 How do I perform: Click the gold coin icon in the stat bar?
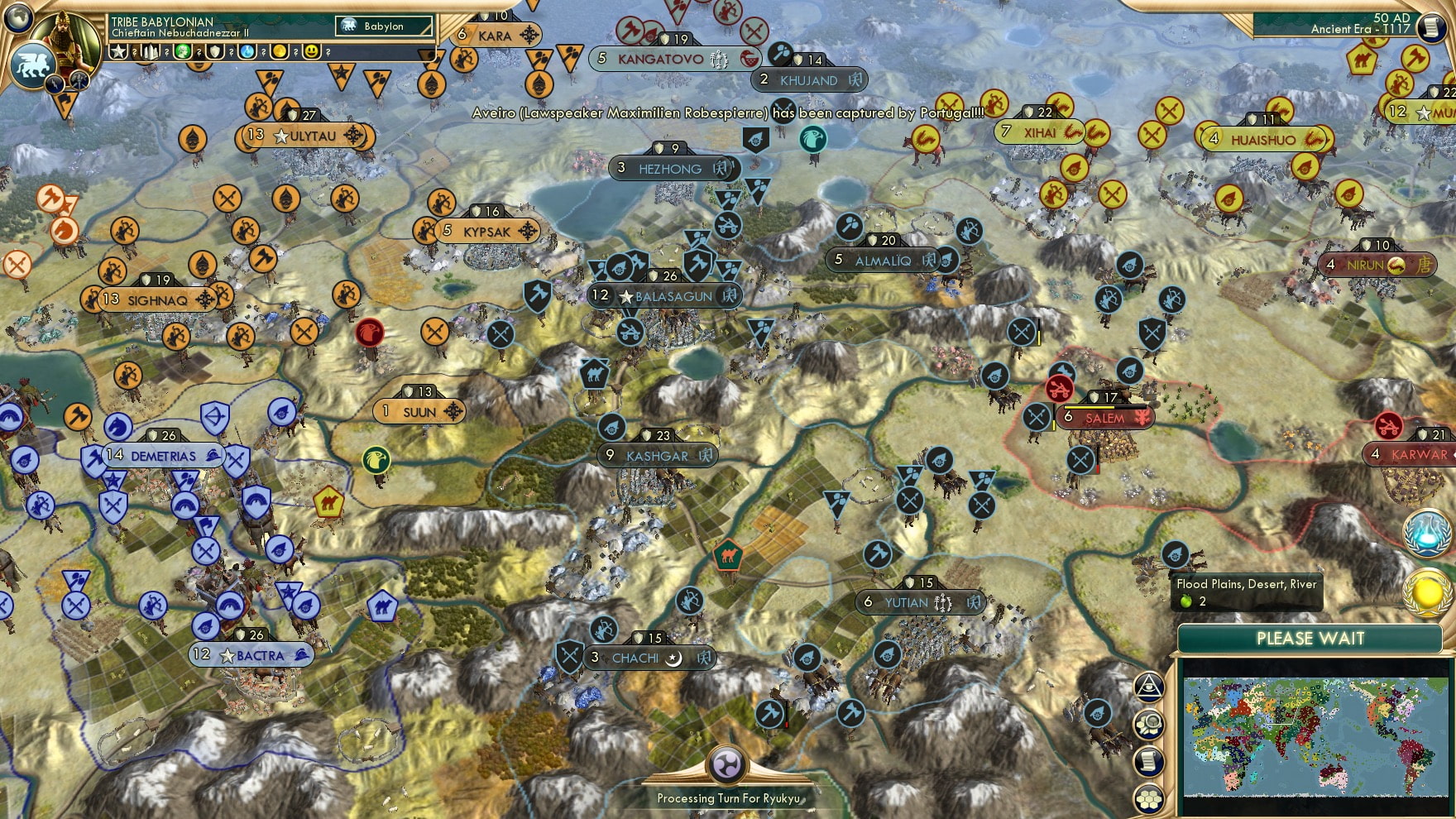pyautogui.click(x=278, y=52)
